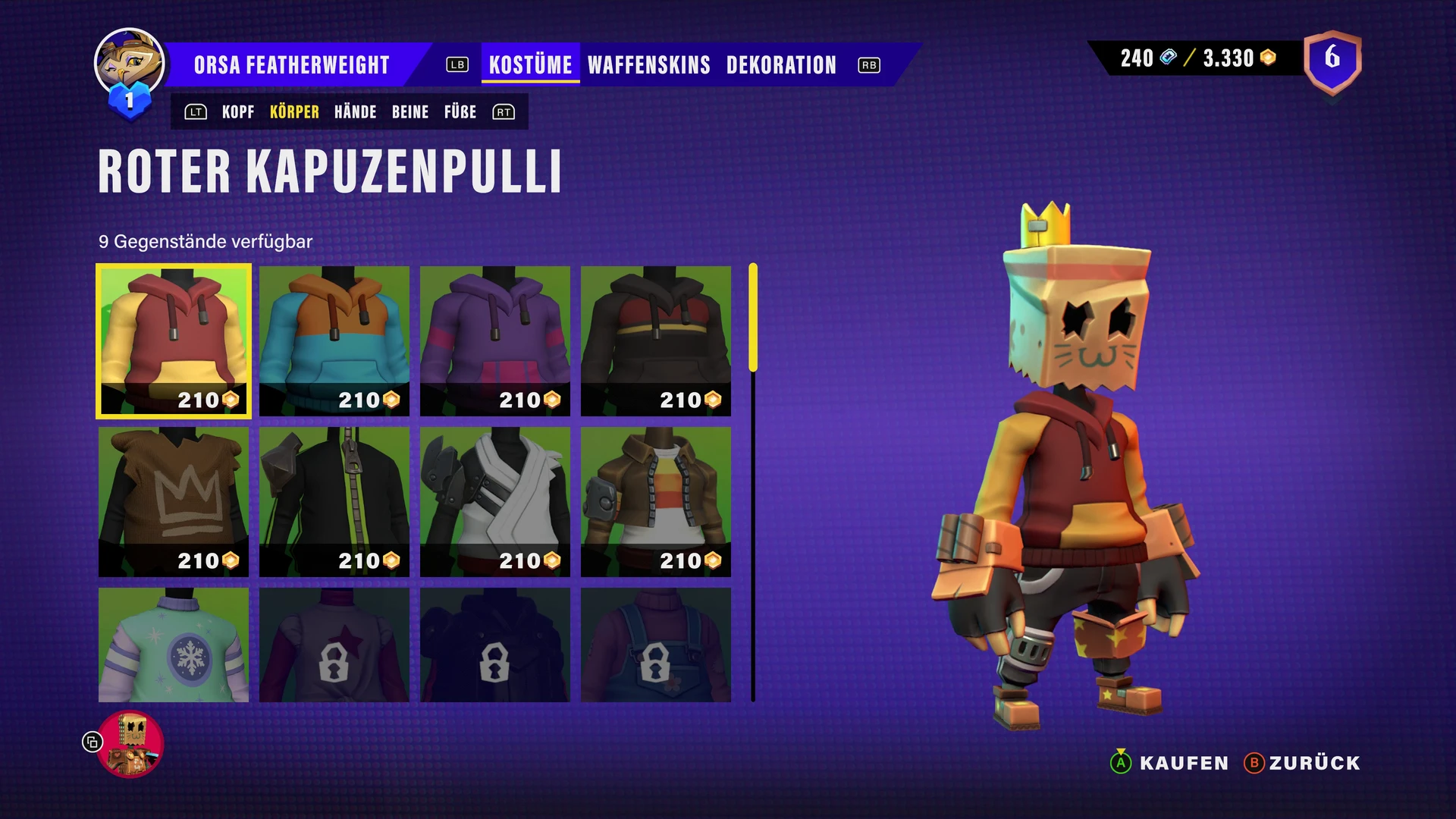
Task: Switch to the Kostüme tab
Action: point(530,65)
